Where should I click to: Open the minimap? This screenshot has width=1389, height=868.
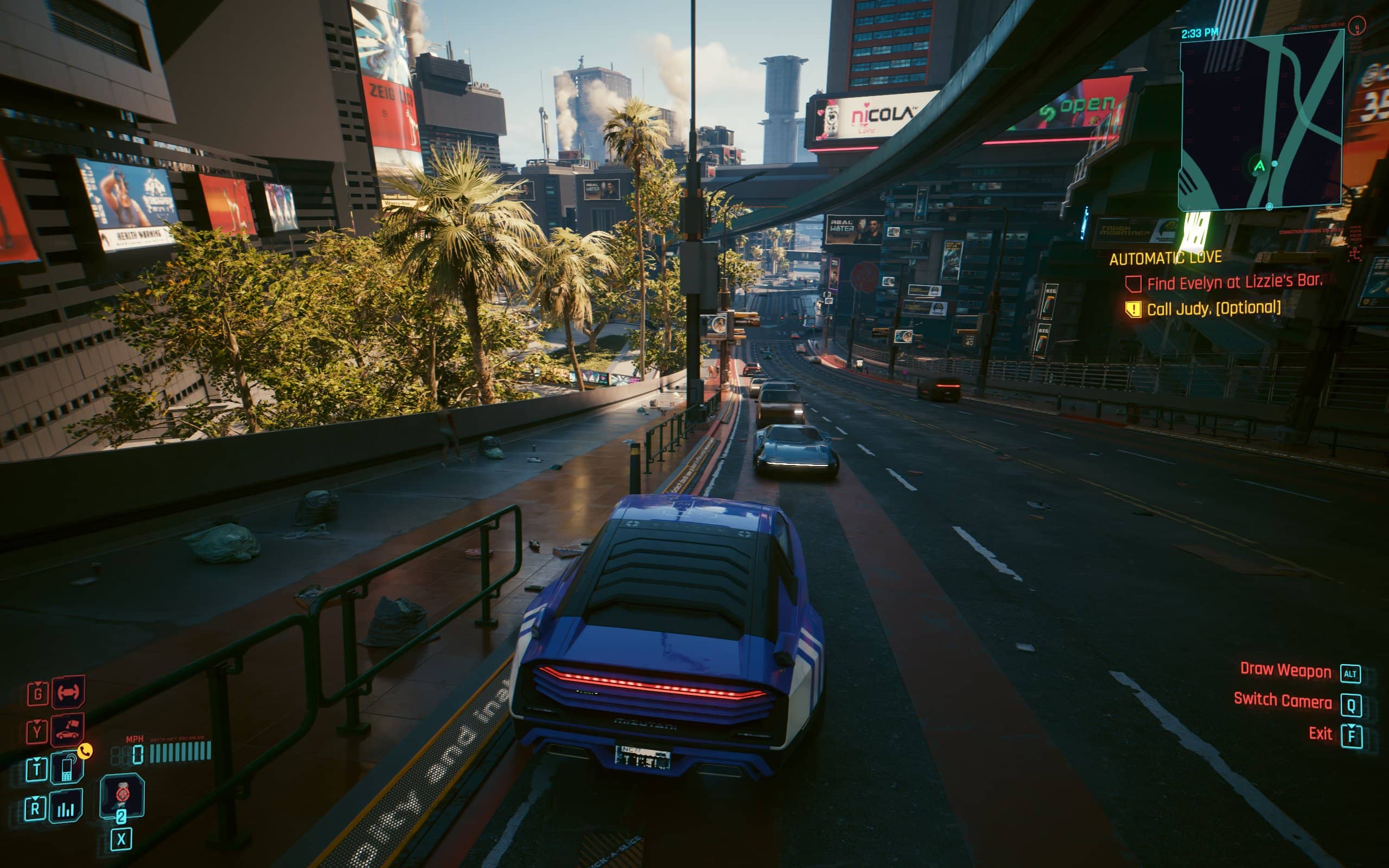tap(1260, 120)
